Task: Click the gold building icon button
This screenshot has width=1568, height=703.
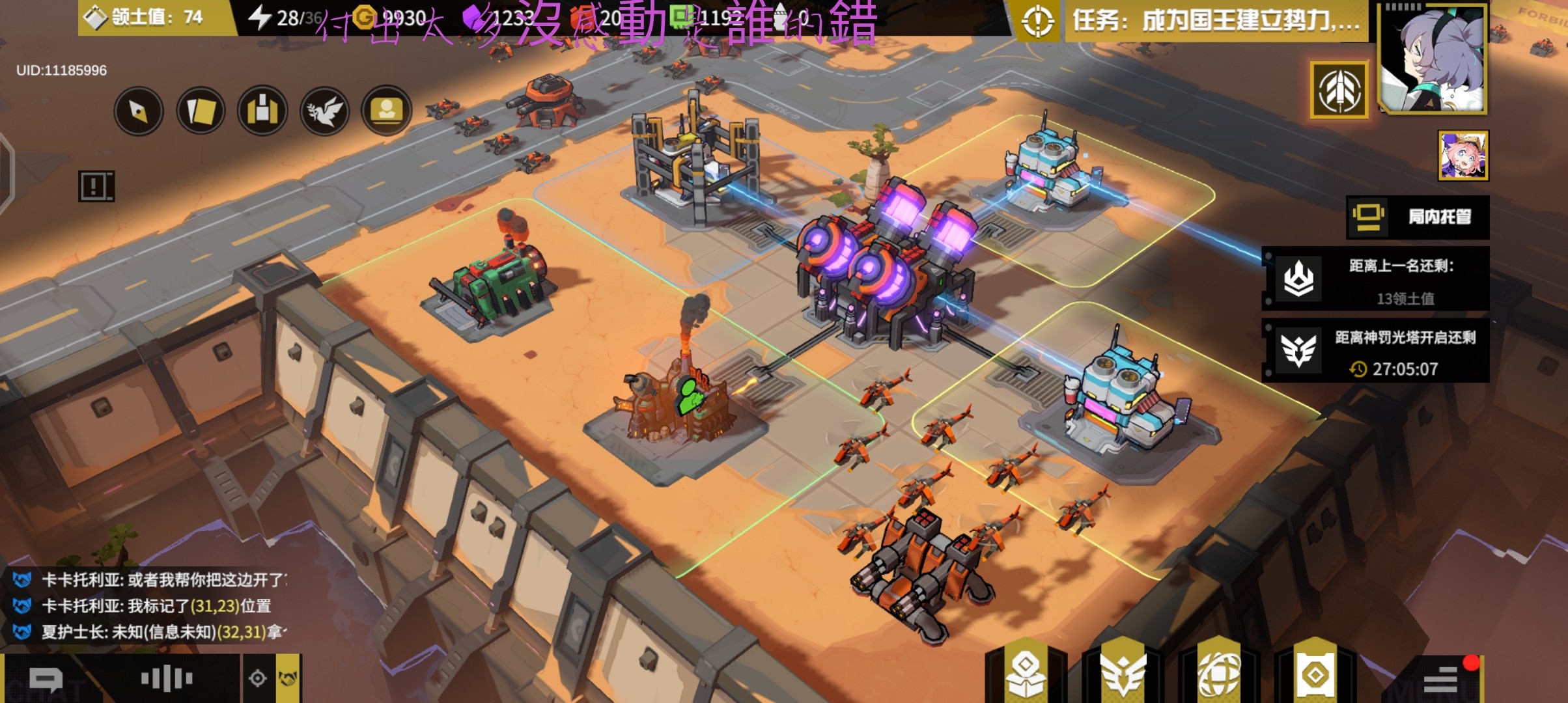Action: pos(262,111)
